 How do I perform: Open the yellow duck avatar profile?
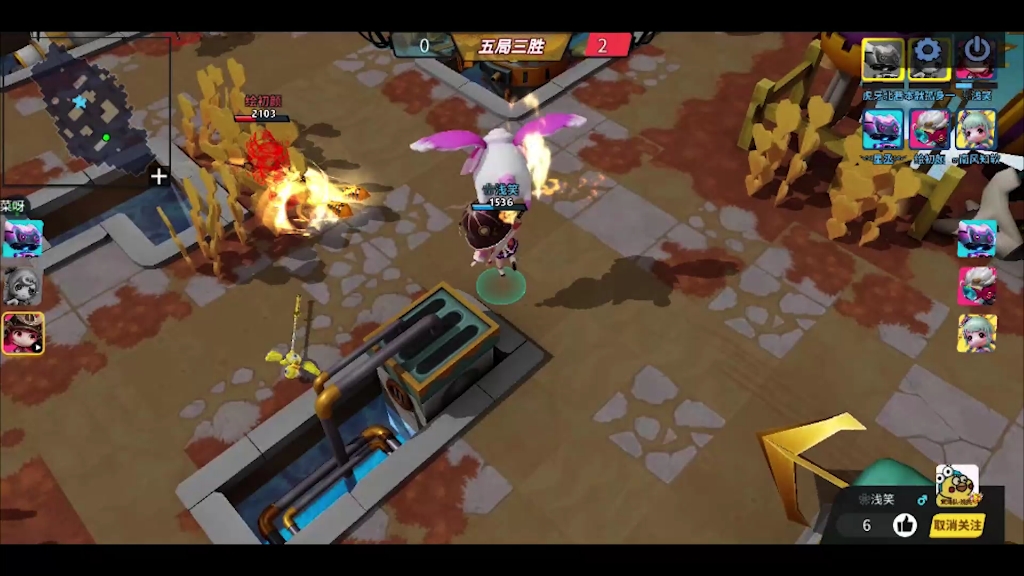tap(956, 486)
